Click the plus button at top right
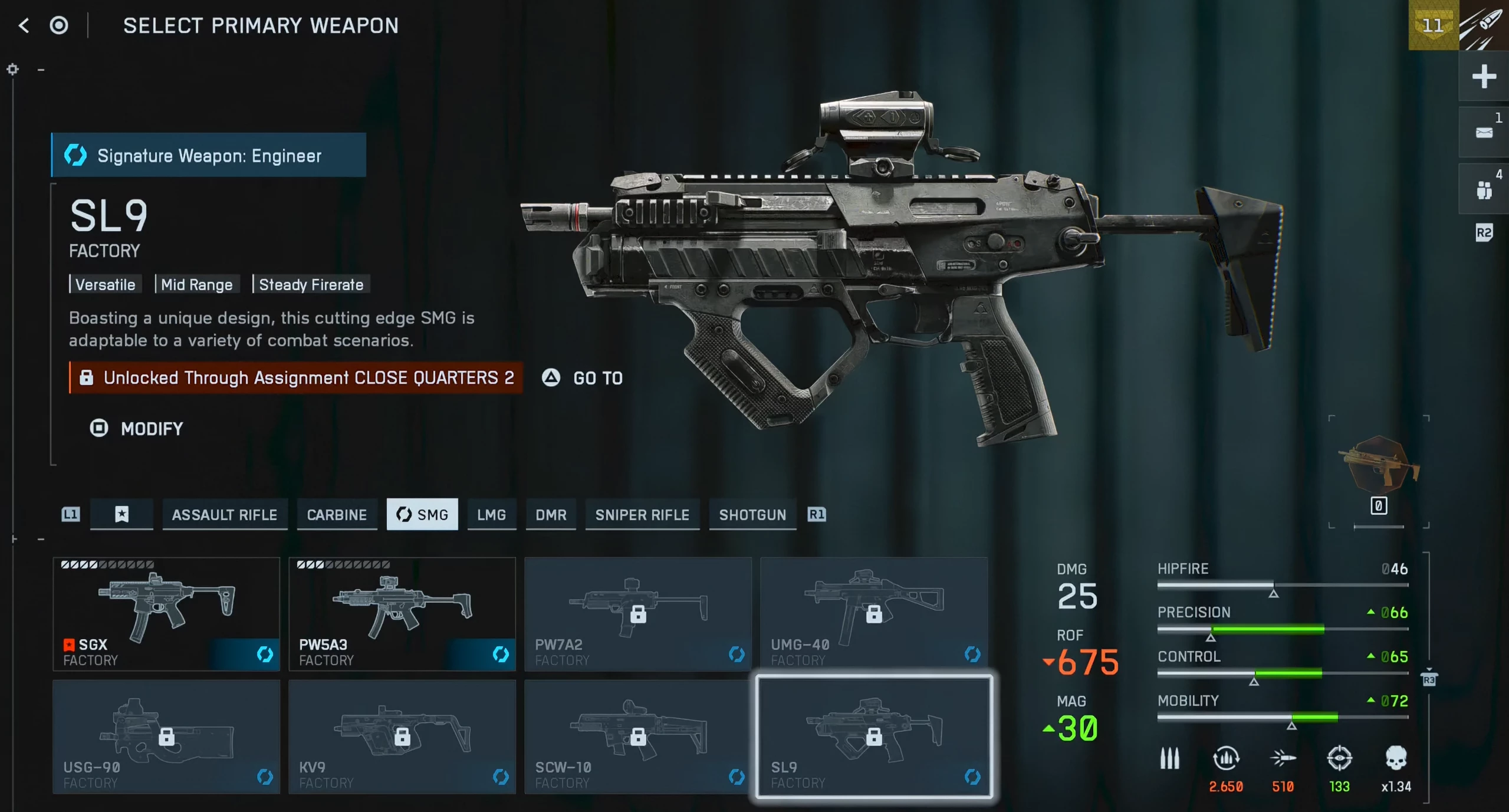This screenshot has height=812, width=1509. click(x=1484, y=77)
